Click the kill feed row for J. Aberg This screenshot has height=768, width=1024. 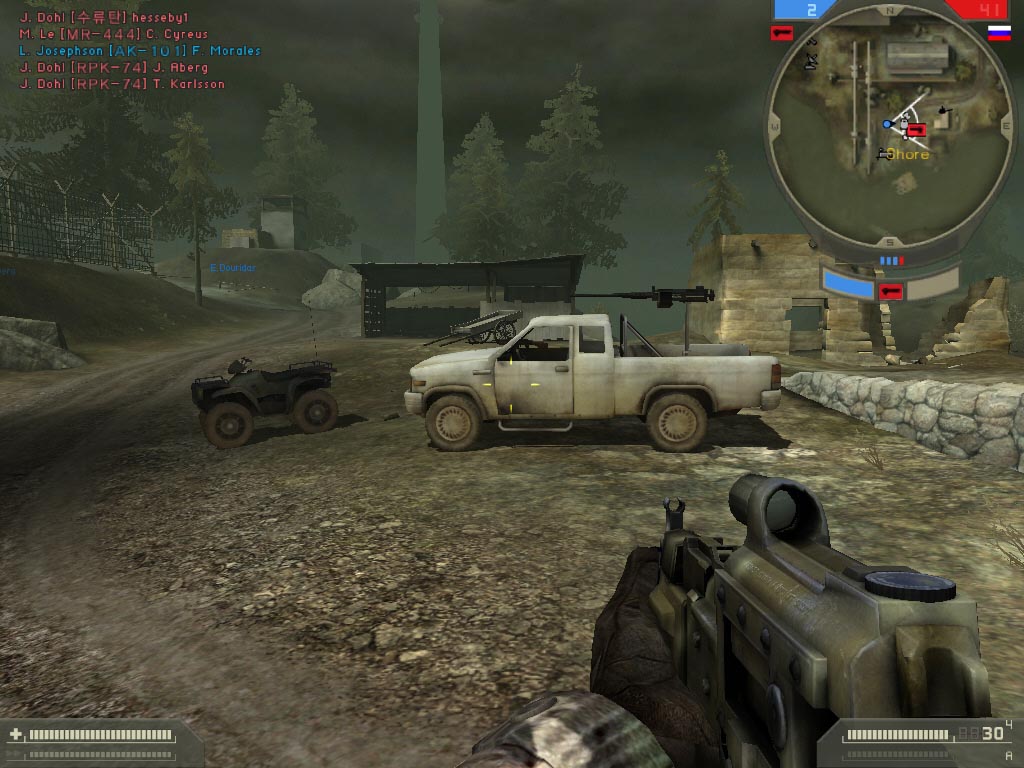[x=114, y=68]
